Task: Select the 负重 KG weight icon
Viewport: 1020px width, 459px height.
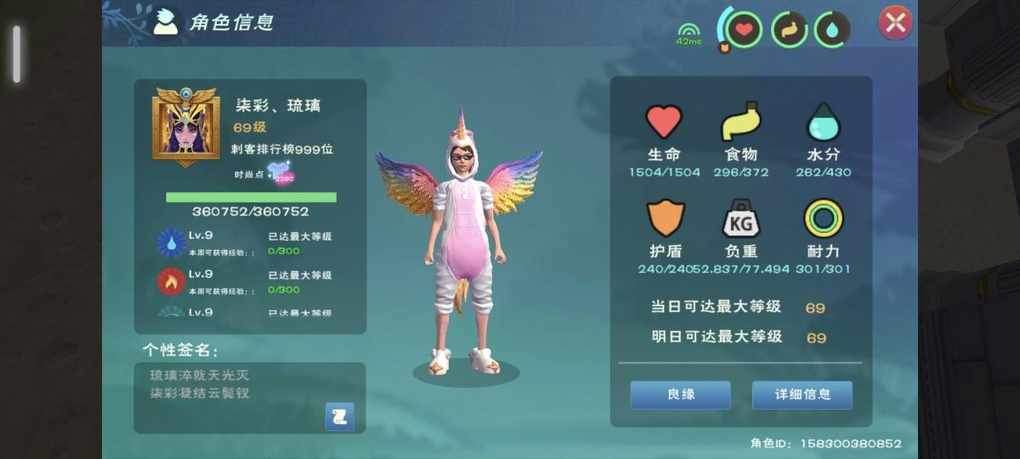Action: click(x=741, y=219)
